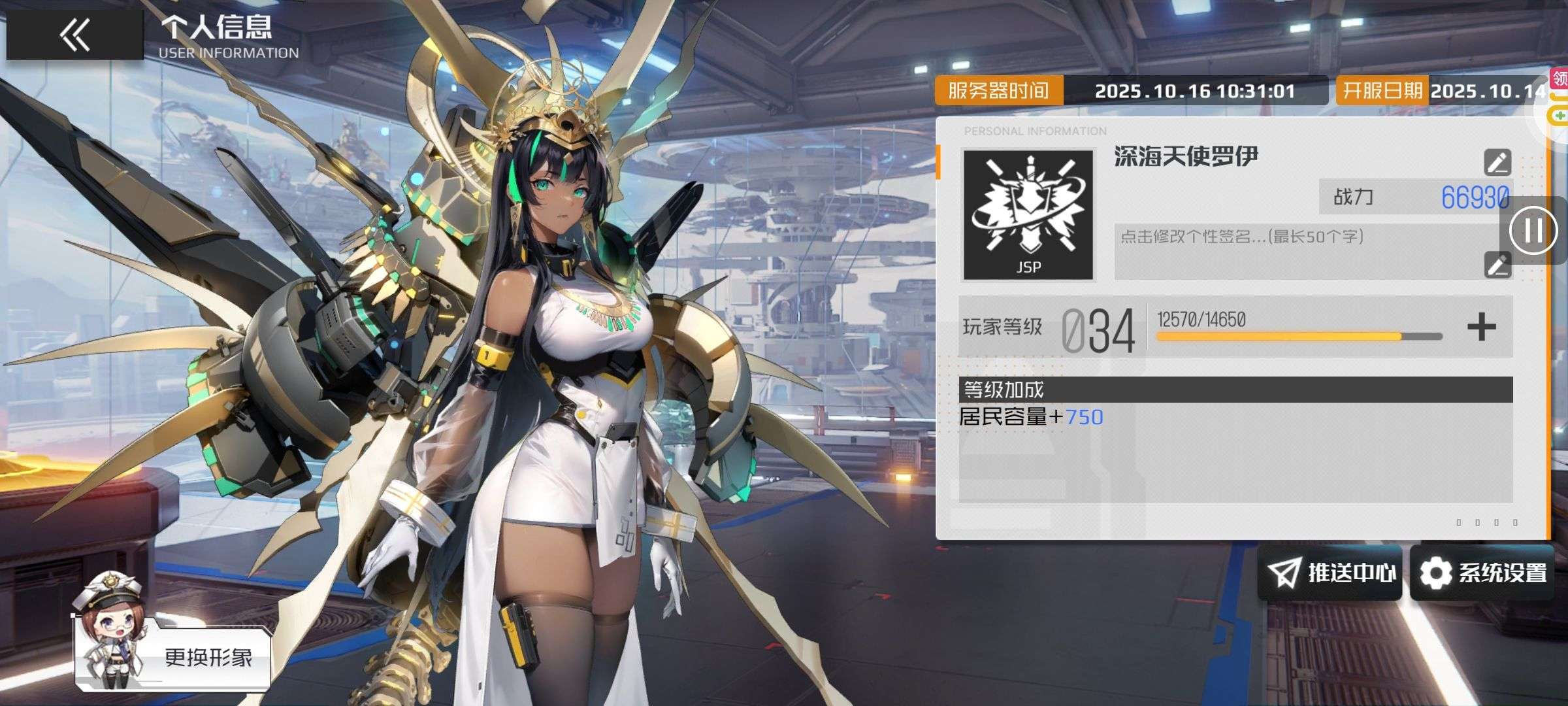Open the 推送中心 push center
The width and height of the screenshot is (1568, 706).
click(1330, 573)
